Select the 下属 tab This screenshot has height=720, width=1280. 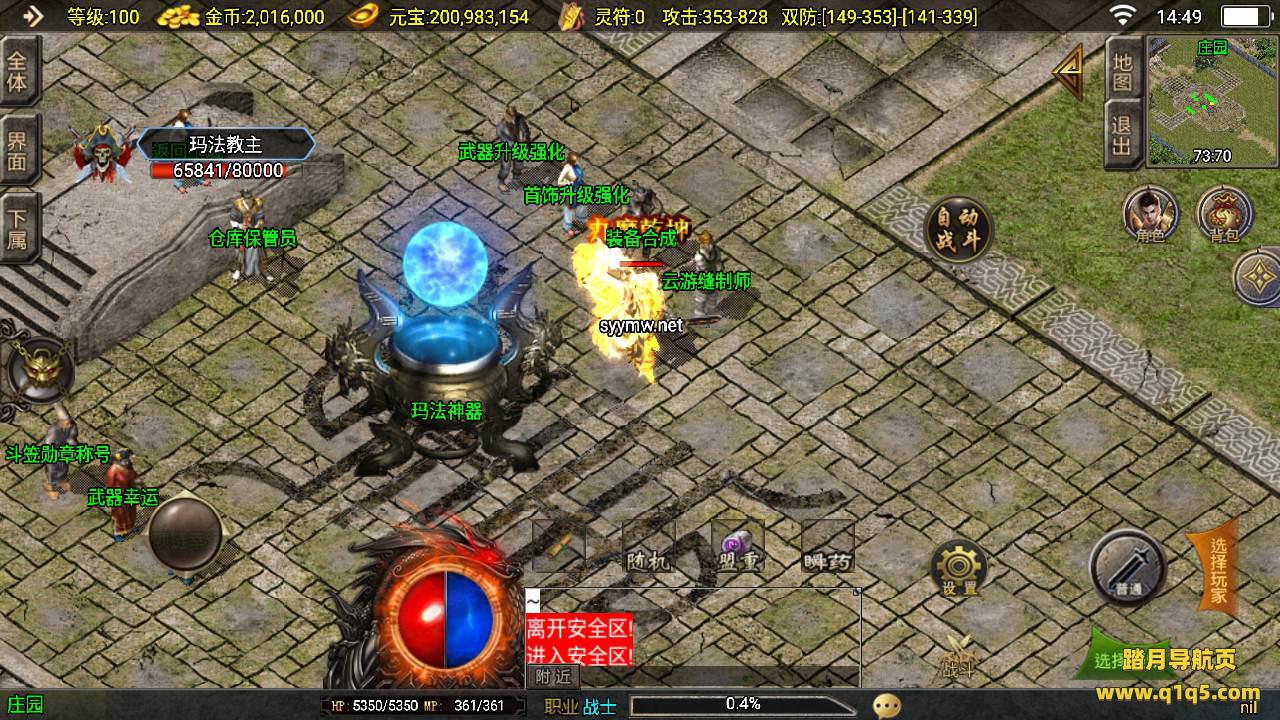(x=18, y=228)
